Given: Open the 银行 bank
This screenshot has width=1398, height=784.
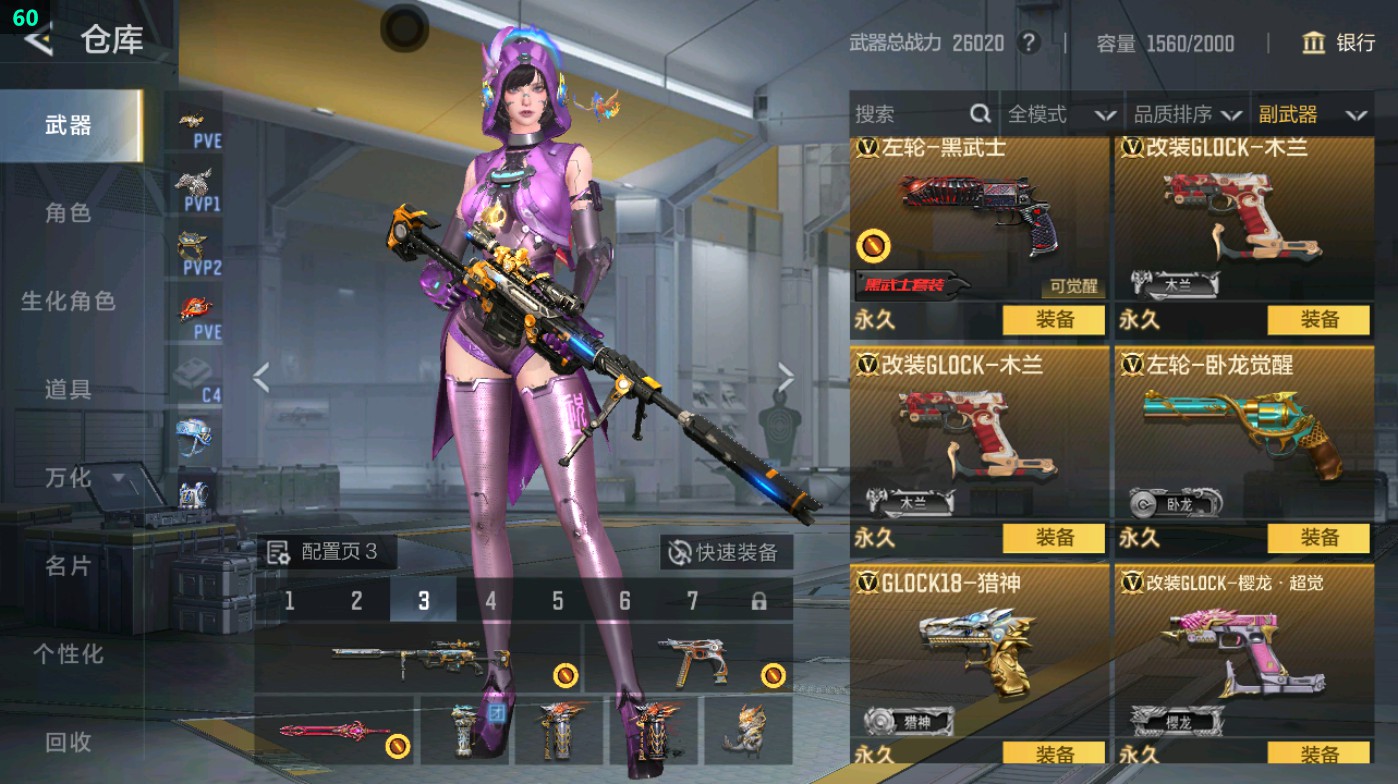Looking at the screenshot, I should (x=1339, y=43).
